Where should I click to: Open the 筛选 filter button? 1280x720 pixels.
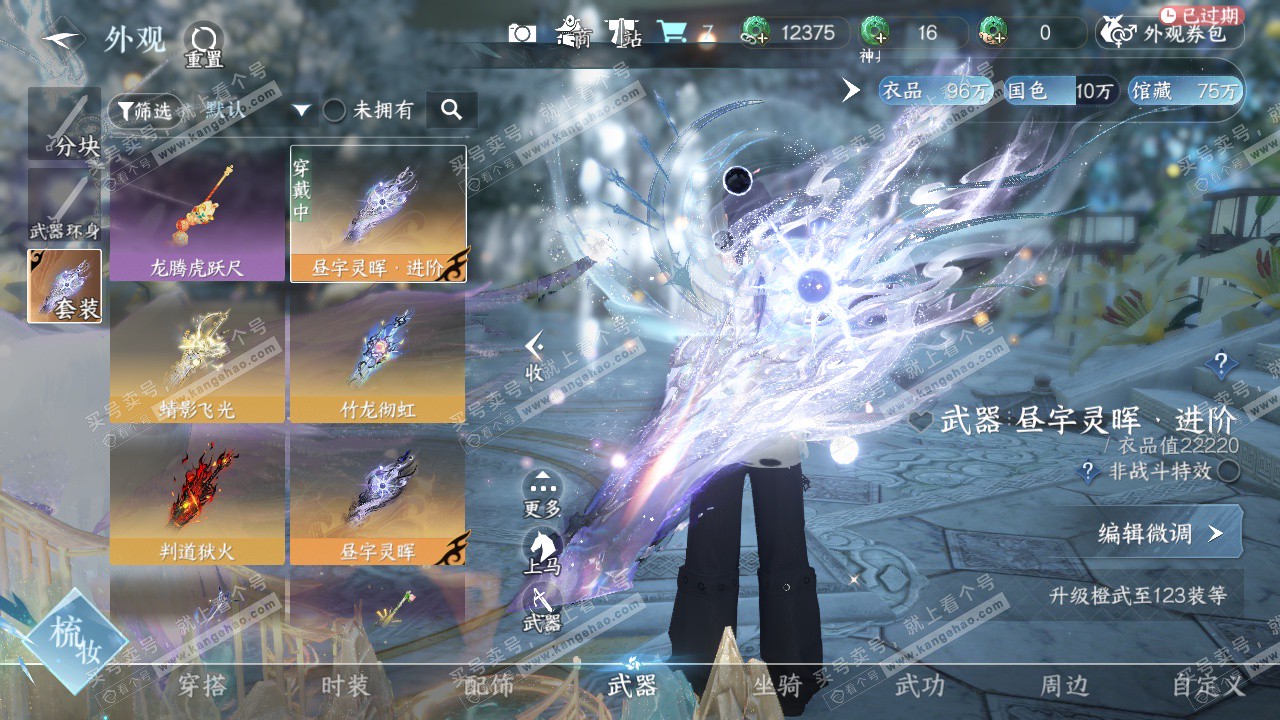click(x=141, y=110)
